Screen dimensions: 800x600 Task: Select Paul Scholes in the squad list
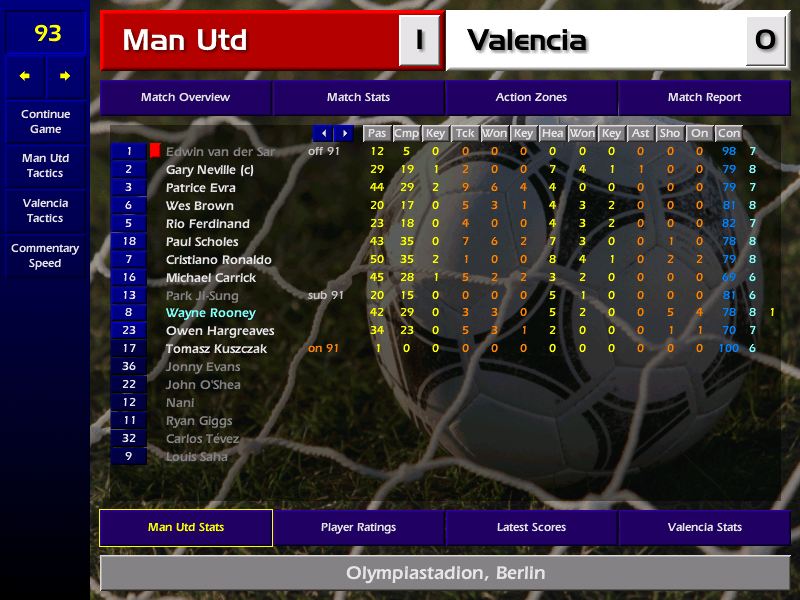202,242
